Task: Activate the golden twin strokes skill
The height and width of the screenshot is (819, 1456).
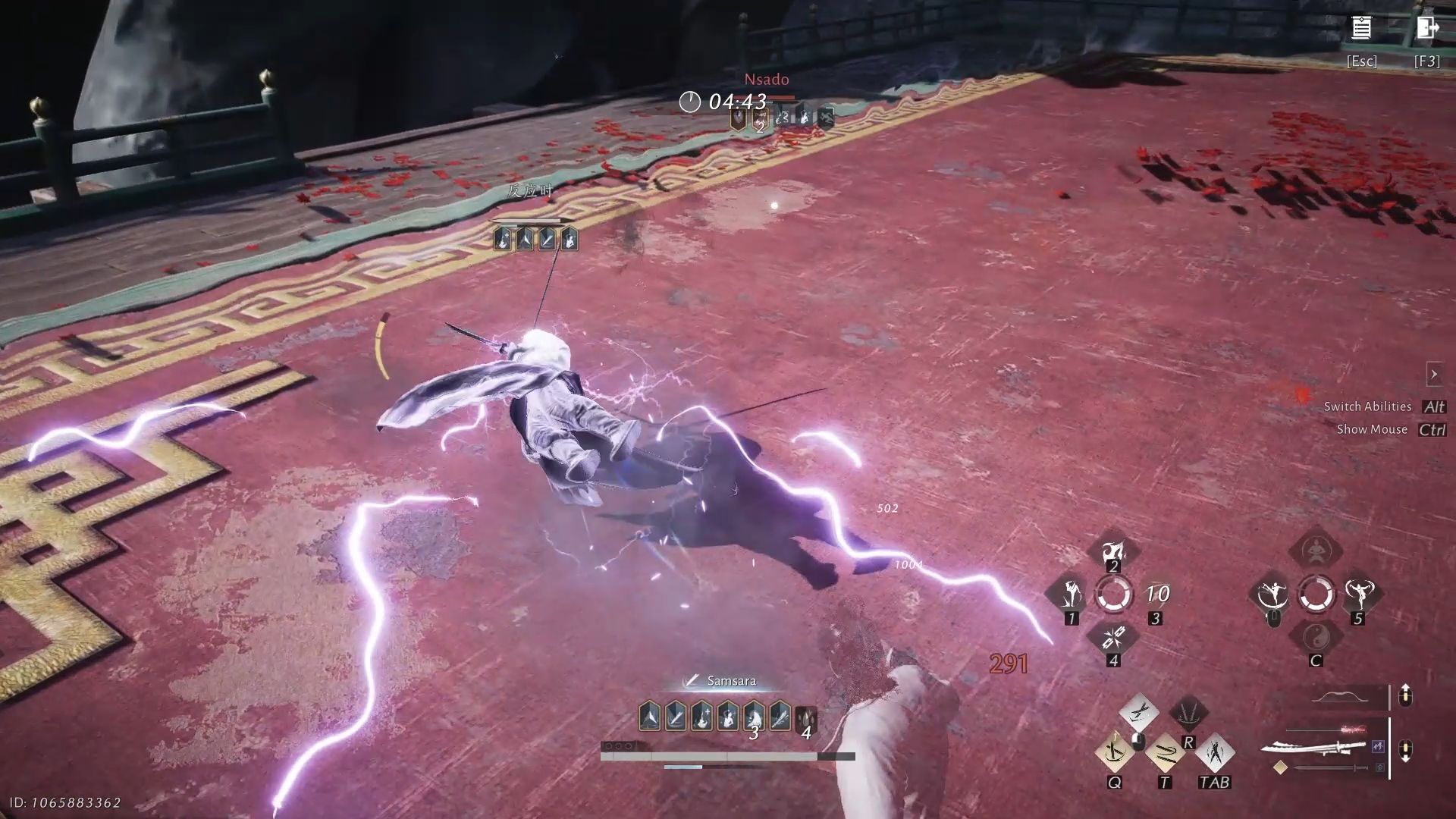Action: [1164, 752]
